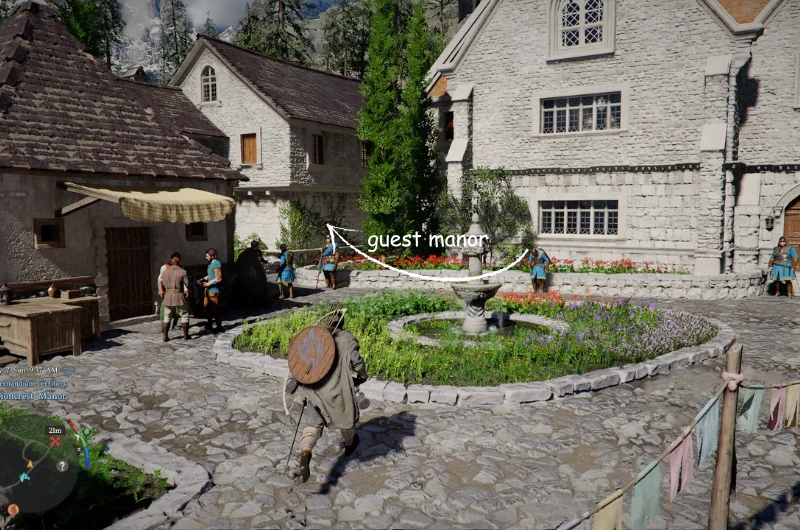Click the red X marker on the minimap

point(55,441)
